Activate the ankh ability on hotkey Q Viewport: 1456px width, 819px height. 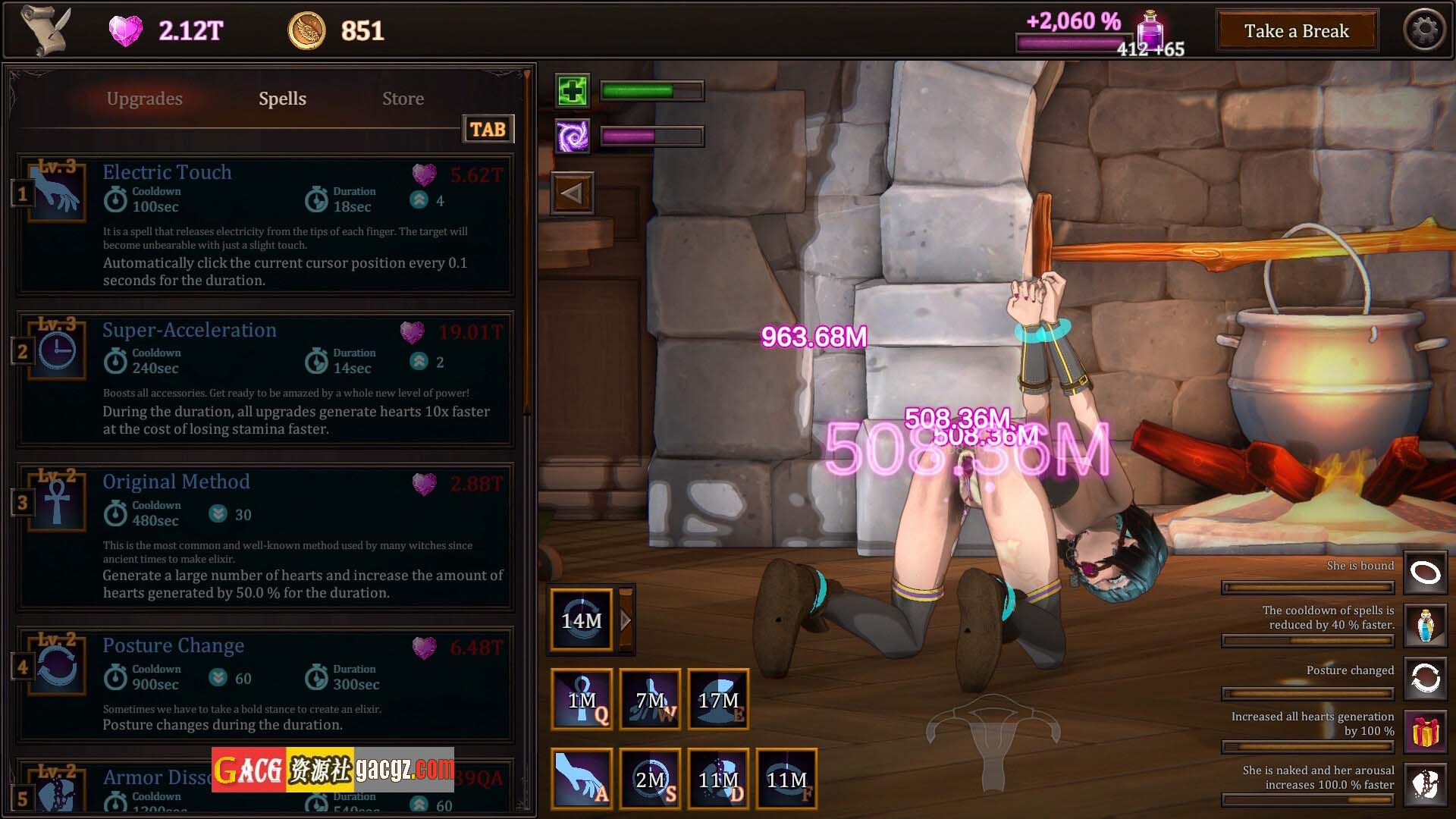tap(582, 699)
